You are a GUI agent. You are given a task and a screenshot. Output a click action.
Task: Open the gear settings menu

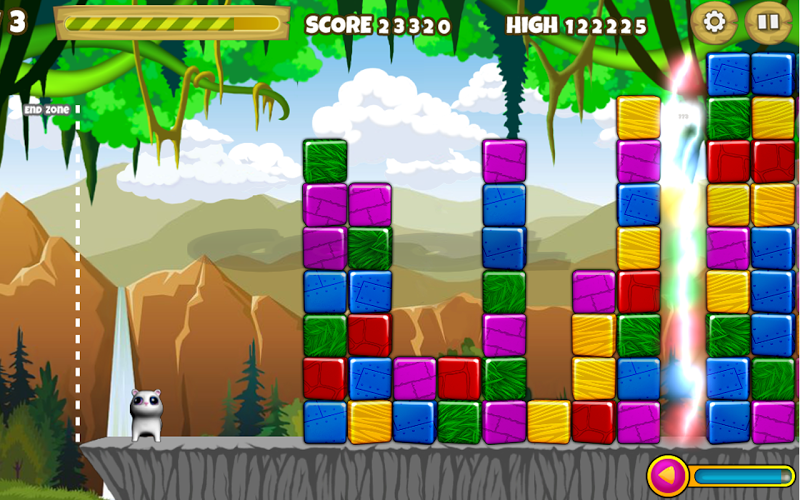(714, 22)
